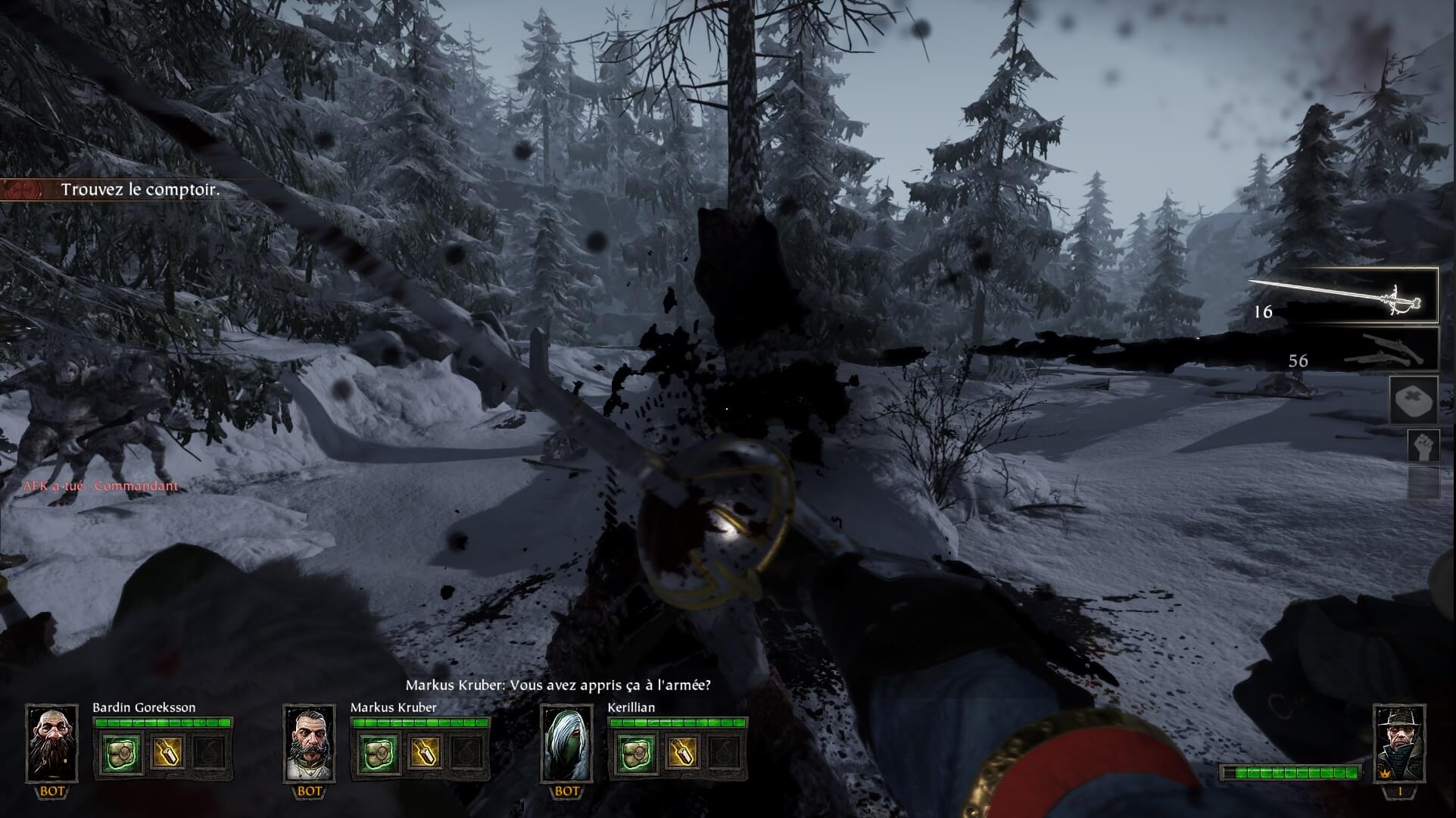Click Kerillian's yellow potion icon
Viewport: 1456px width, 818px height.
(681, 753)
